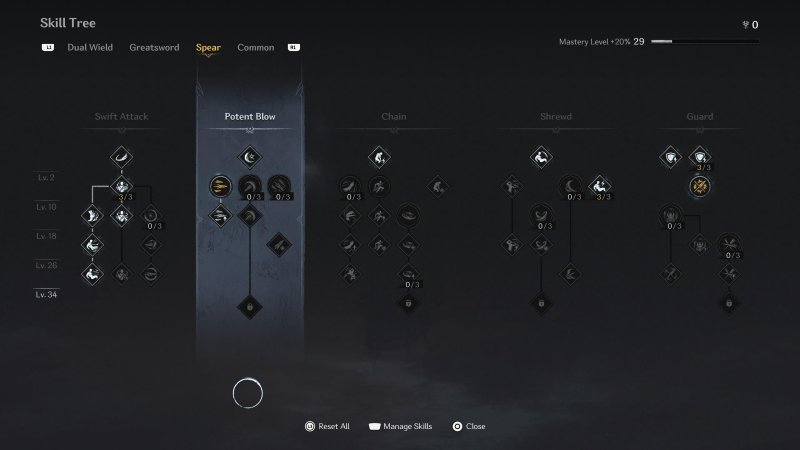The width and height of the screenshot is (800, 450).
Task: Pick the Guard skill branch header
Action: pyautogui.click(x=700, y=117)
